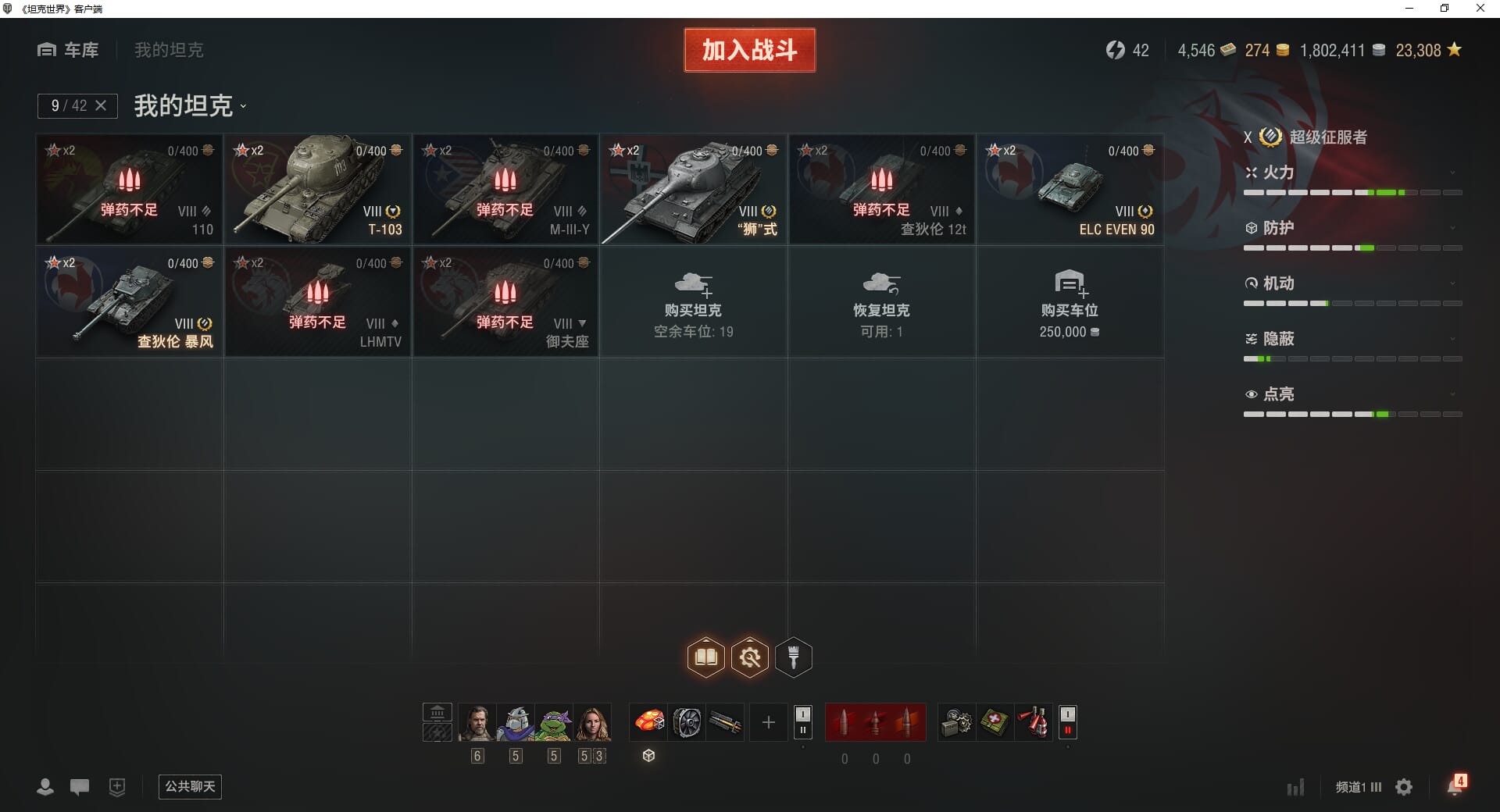Screen dimensions: 1500x812
Task: Open the book icon hexagon button
Action: [705, 657]
